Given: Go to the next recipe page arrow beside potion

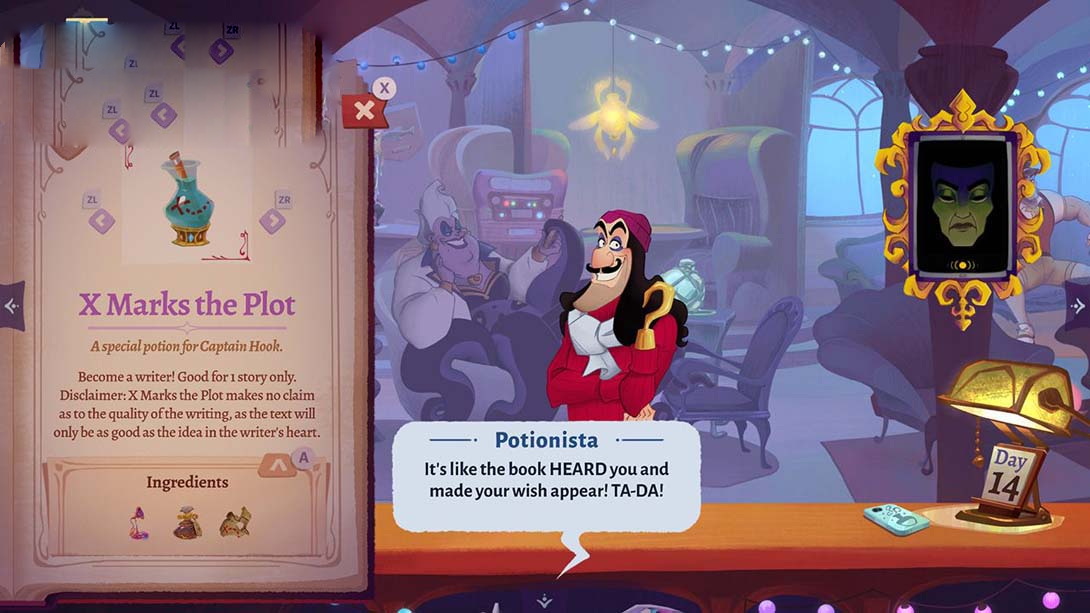Looking at the screenshot, I should click(x=272, y=220).
